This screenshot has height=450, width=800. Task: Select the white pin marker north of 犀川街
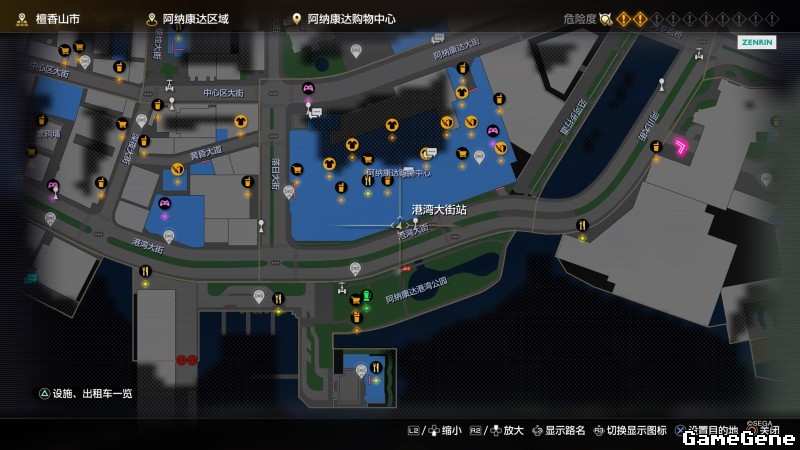661,82
